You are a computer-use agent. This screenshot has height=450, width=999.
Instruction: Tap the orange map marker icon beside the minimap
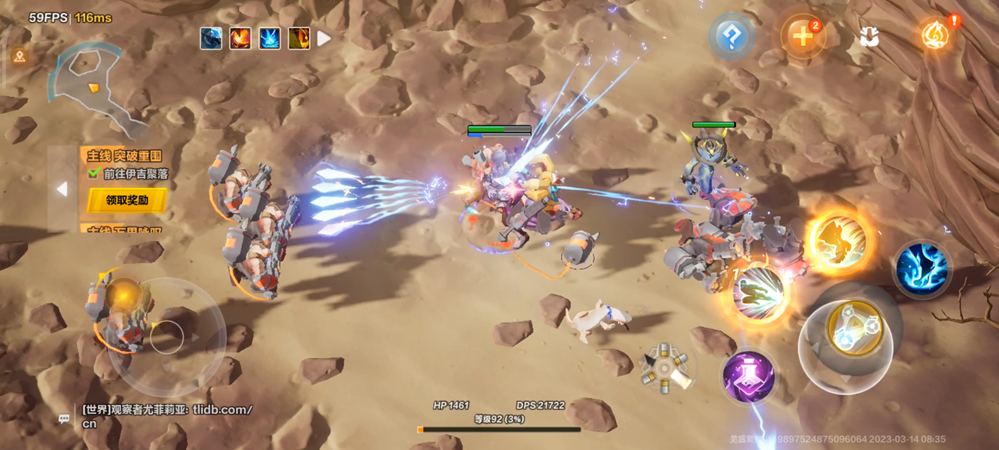tap(19, 57)
